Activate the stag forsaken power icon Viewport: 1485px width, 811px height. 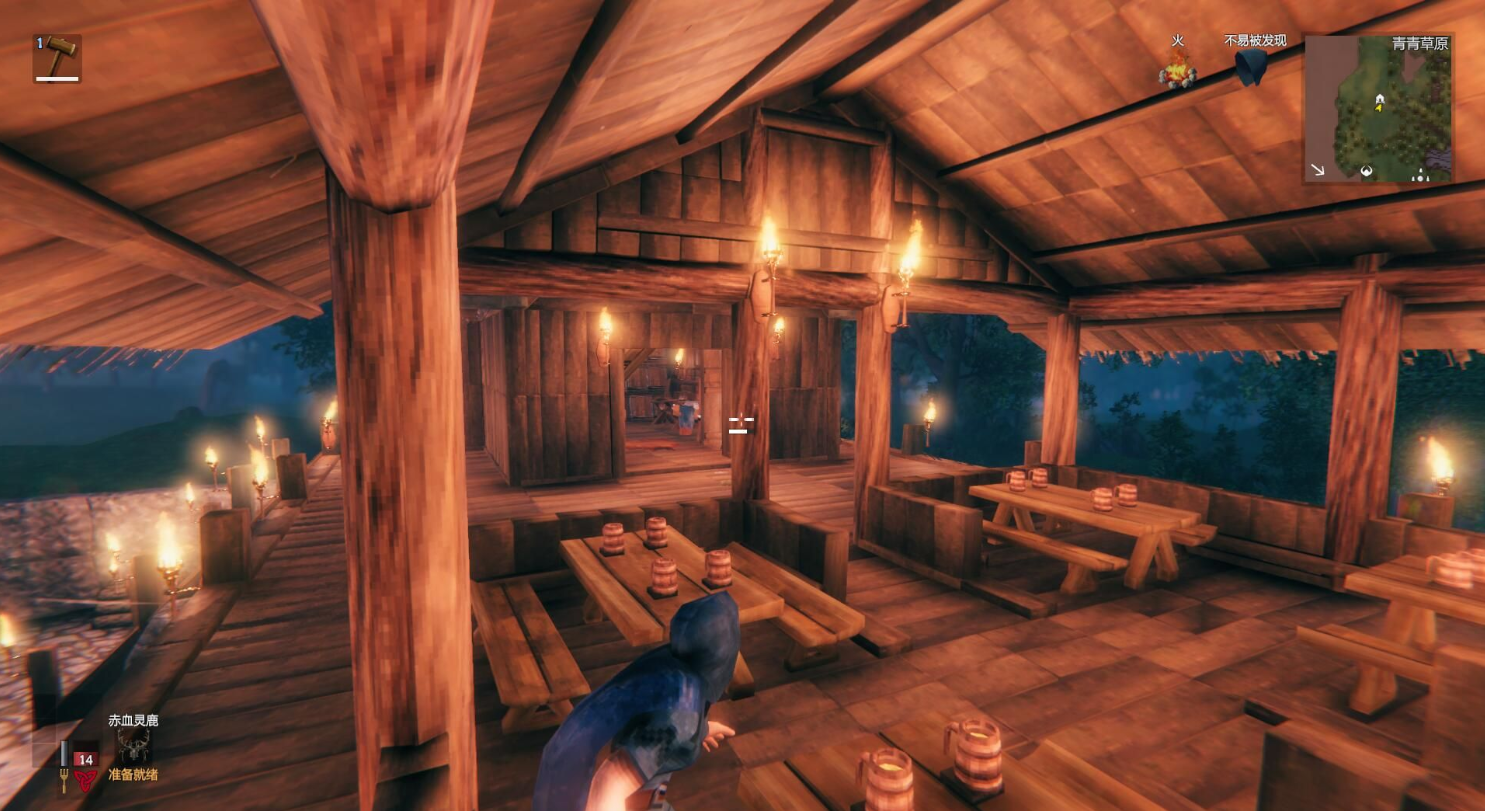tap(133, 745)
